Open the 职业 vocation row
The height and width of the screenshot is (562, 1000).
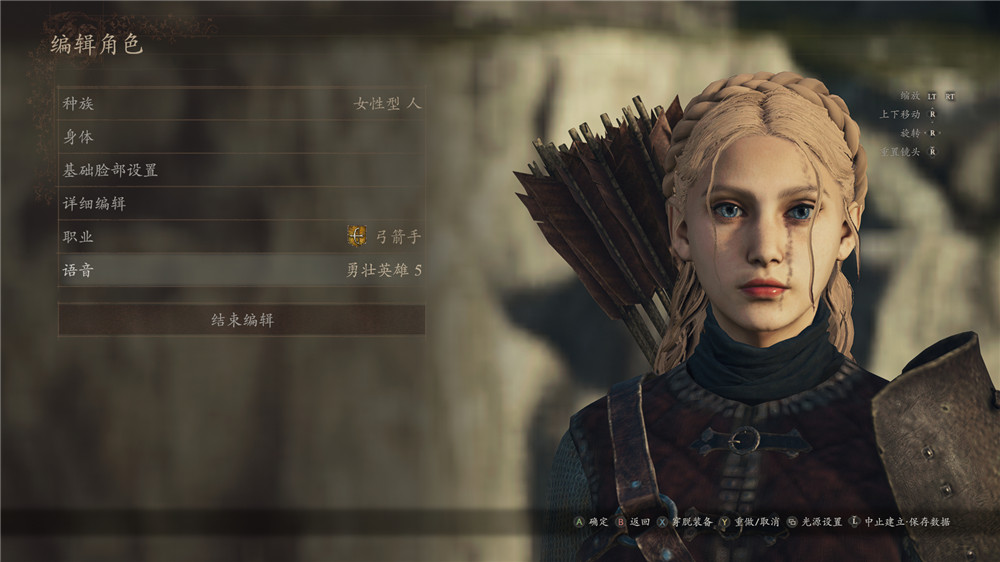[241, 237]
